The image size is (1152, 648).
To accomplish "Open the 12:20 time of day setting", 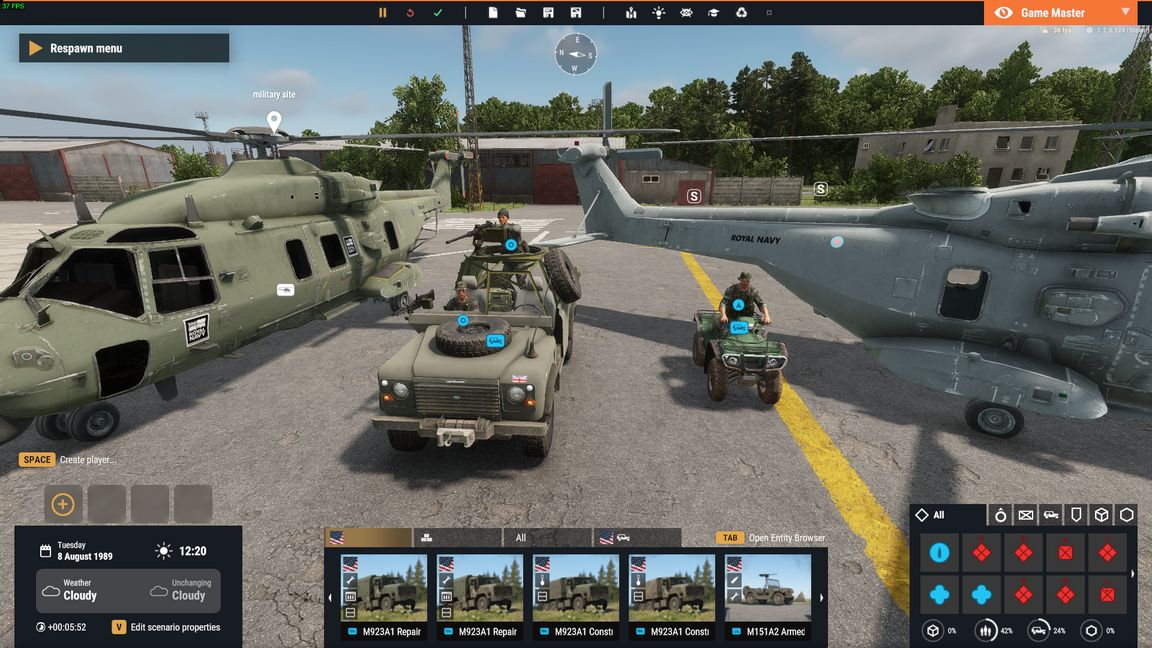I will [180, 551].
